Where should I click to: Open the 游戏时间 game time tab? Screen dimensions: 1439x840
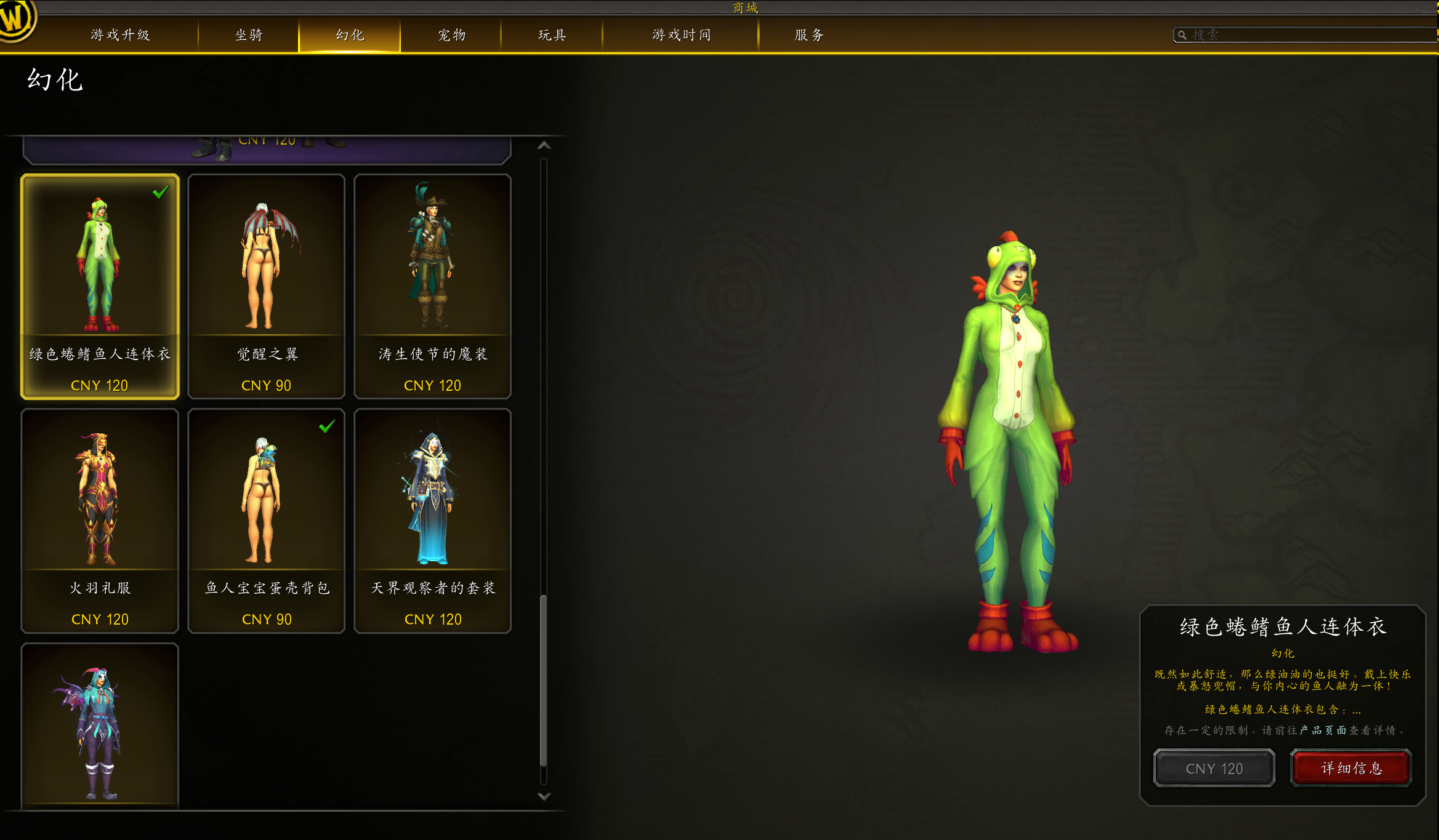click(x=681, y=35)
